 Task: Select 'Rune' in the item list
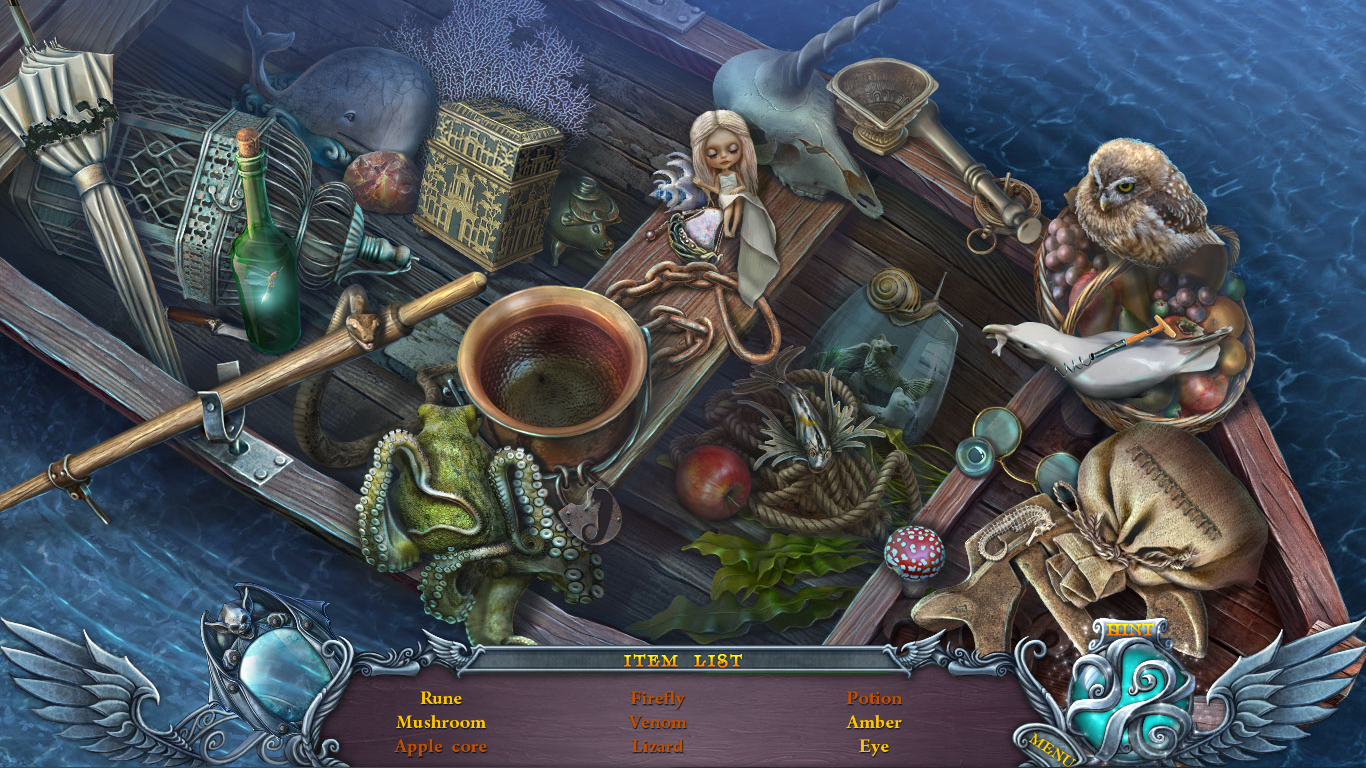click(440, 698)
